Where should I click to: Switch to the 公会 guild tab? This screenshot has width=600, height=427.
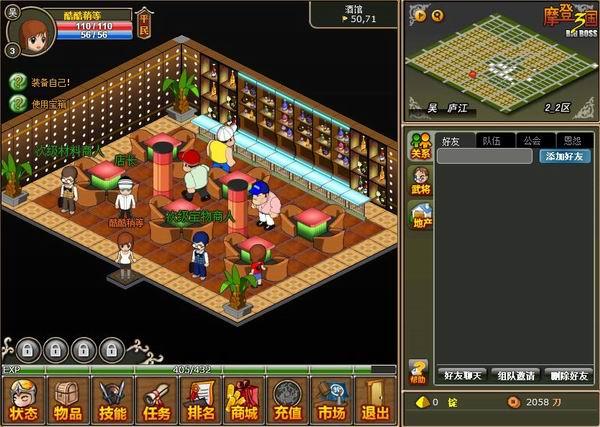(x=531, y=141)
